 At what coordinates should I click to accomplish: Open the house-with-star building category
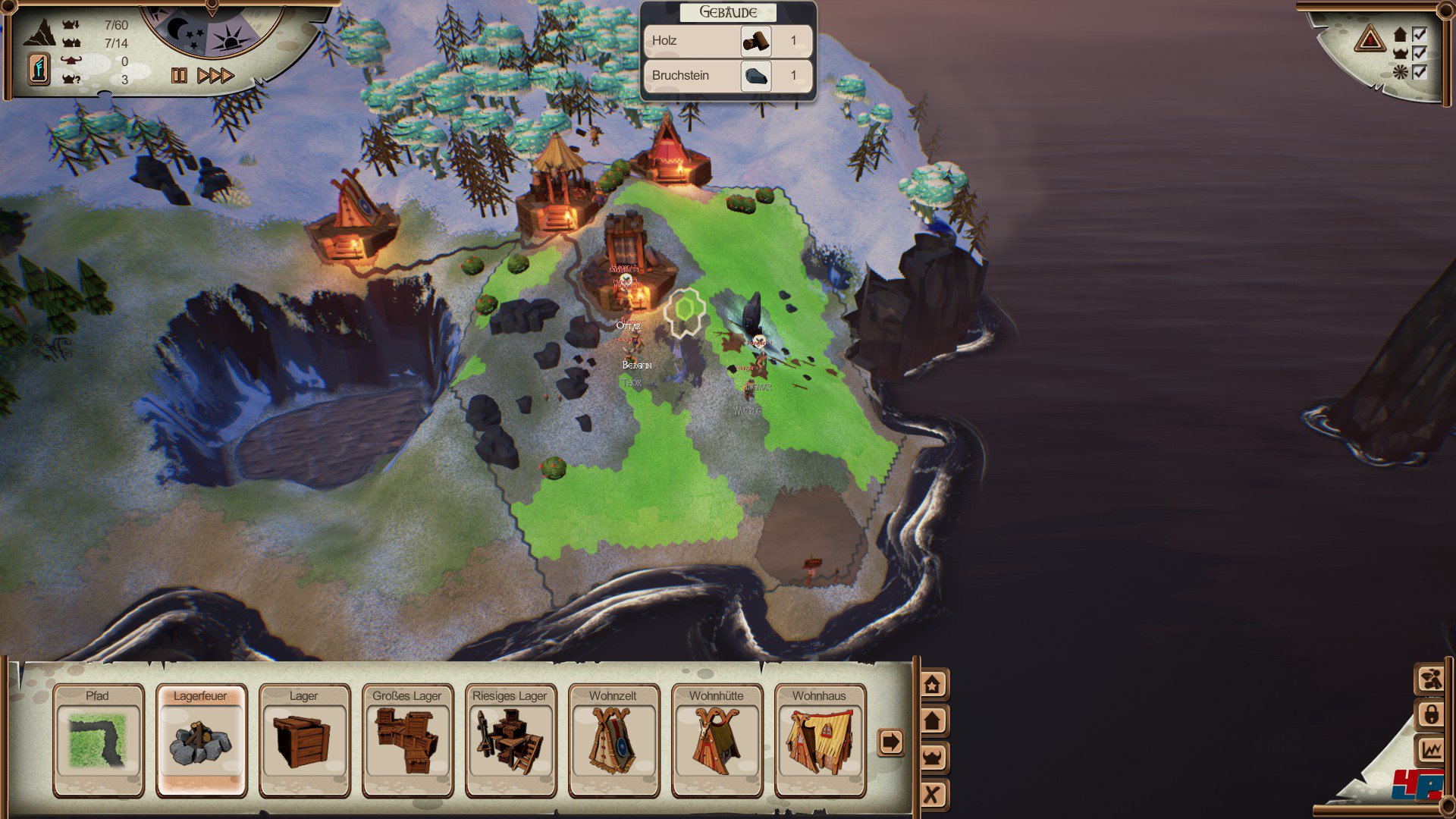(932, 685)
